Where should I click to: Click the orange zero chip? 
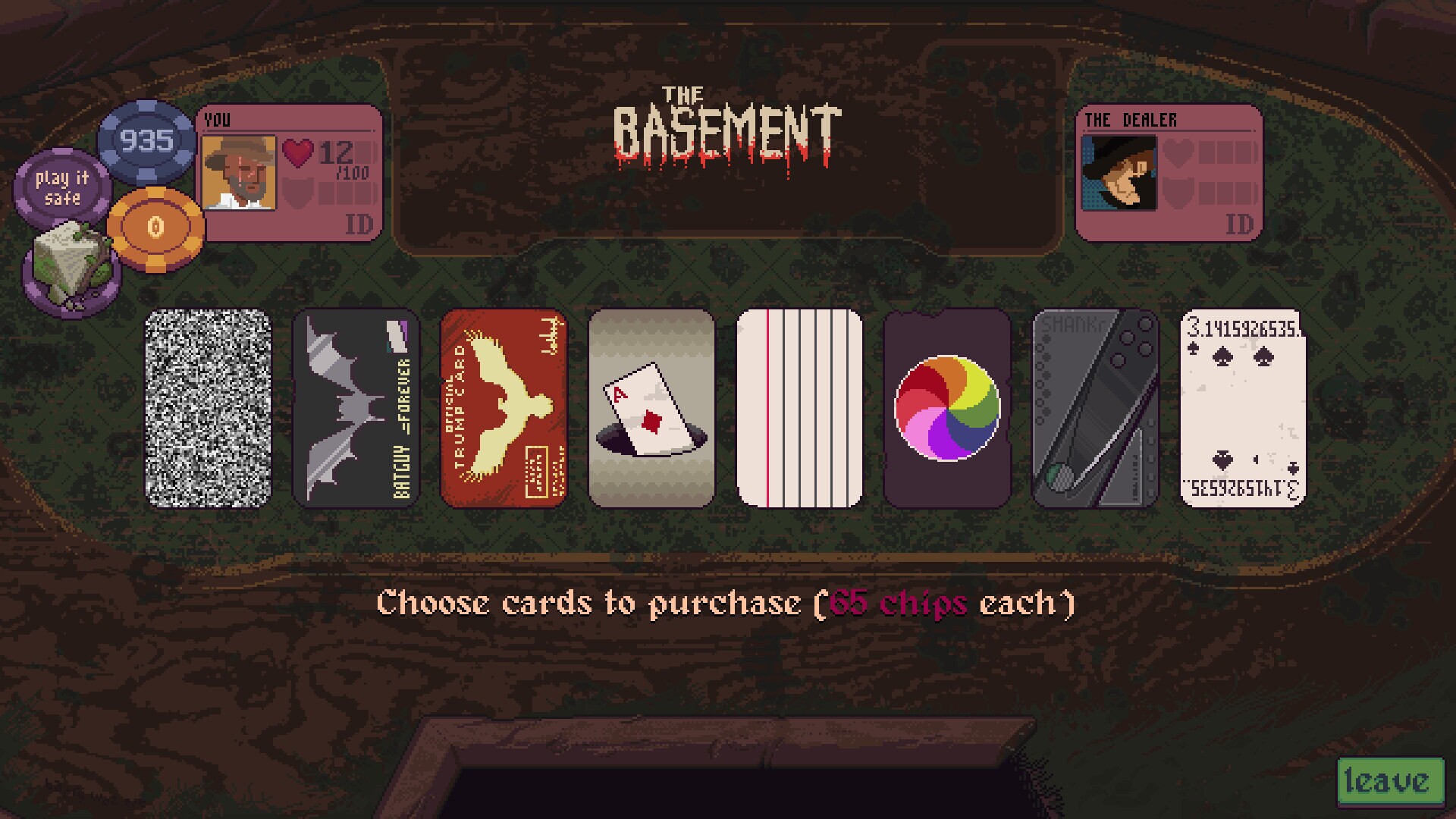coord(155,226)
